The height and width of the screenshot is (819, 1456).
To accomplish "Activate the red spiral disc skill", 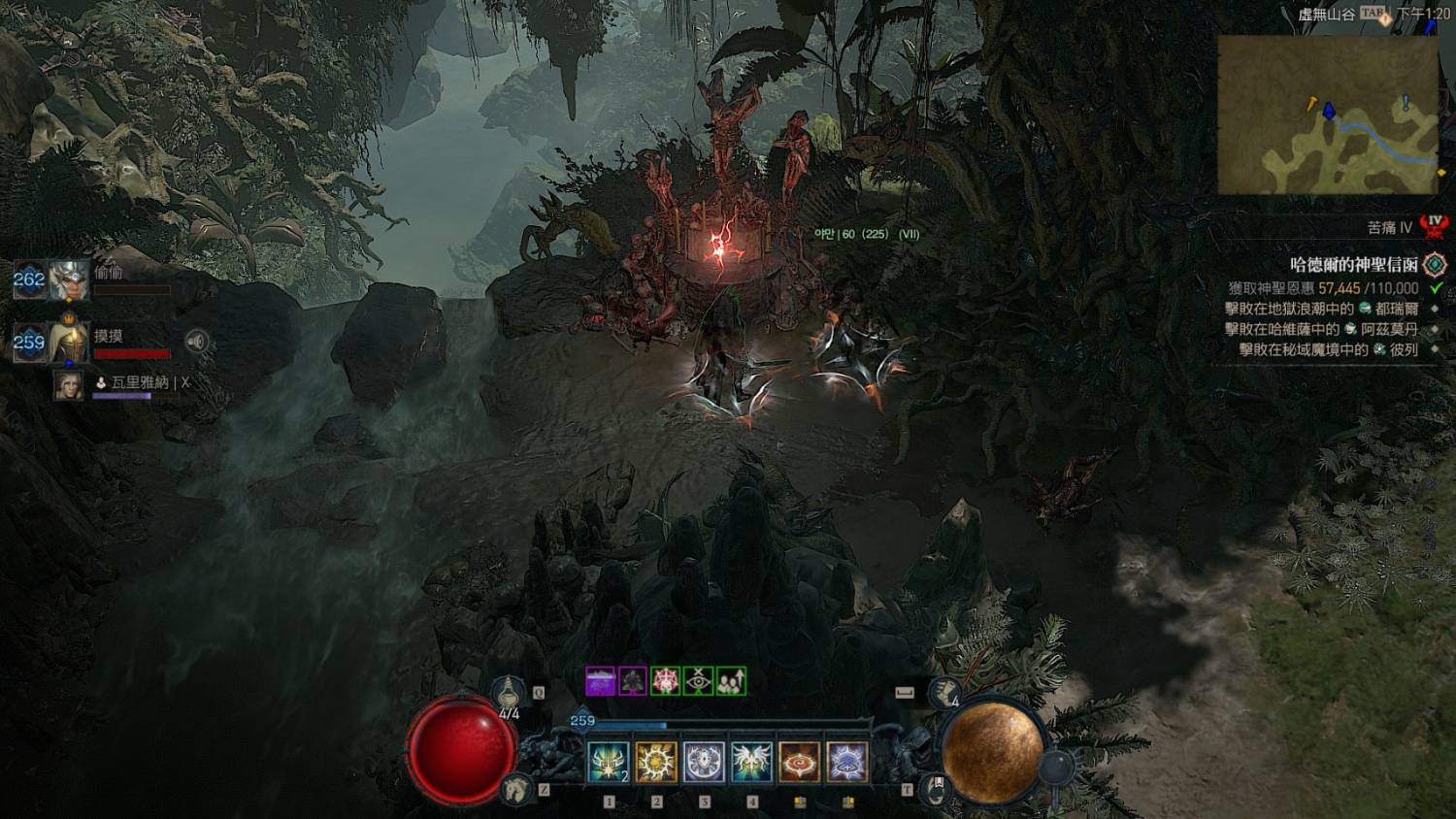I will click(800, 763).
